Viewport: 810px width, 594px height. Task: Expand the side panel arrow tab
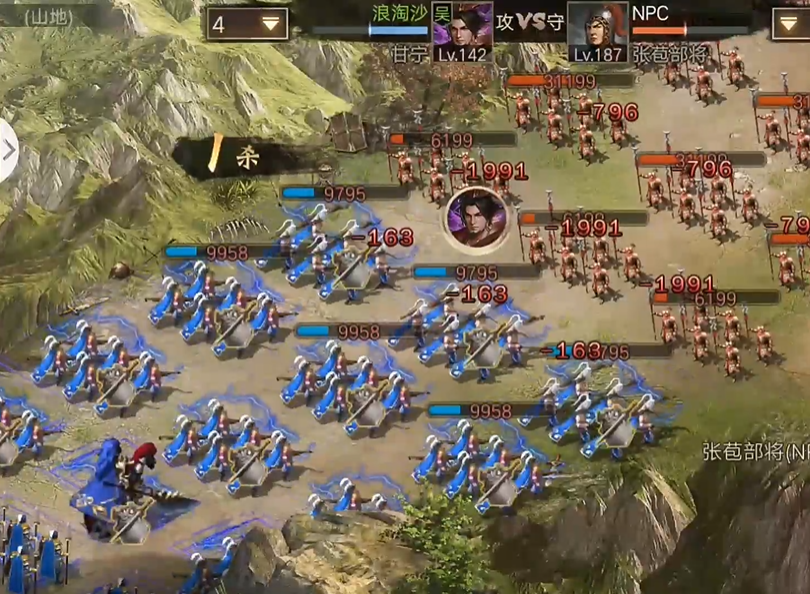tap(8, 152)
